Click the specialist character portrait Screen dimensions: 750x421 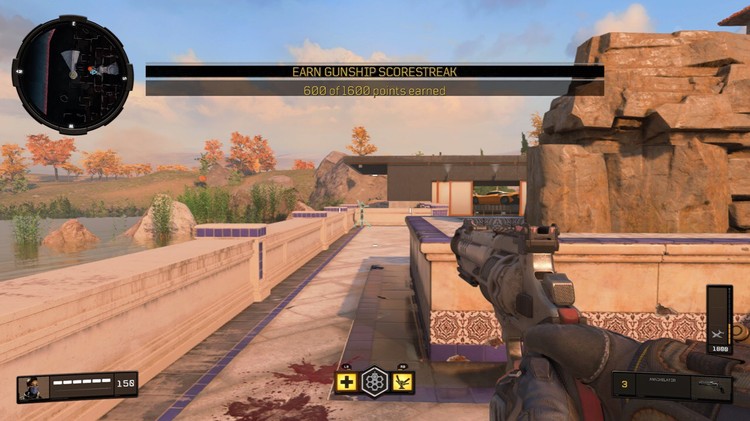tap(31, 387)
